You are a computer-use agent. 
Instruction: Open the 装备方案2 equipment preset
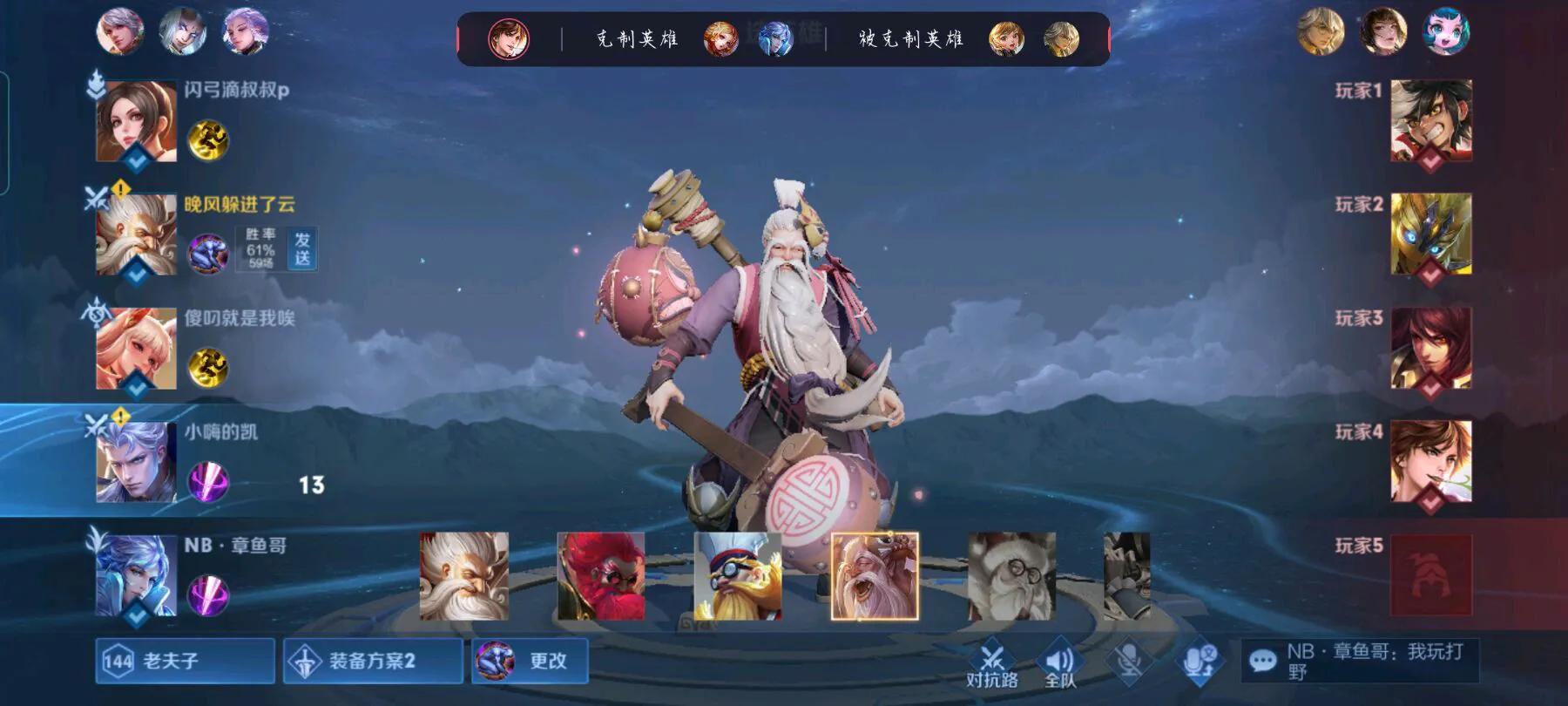pyautogui.click(x=373, y=661)
